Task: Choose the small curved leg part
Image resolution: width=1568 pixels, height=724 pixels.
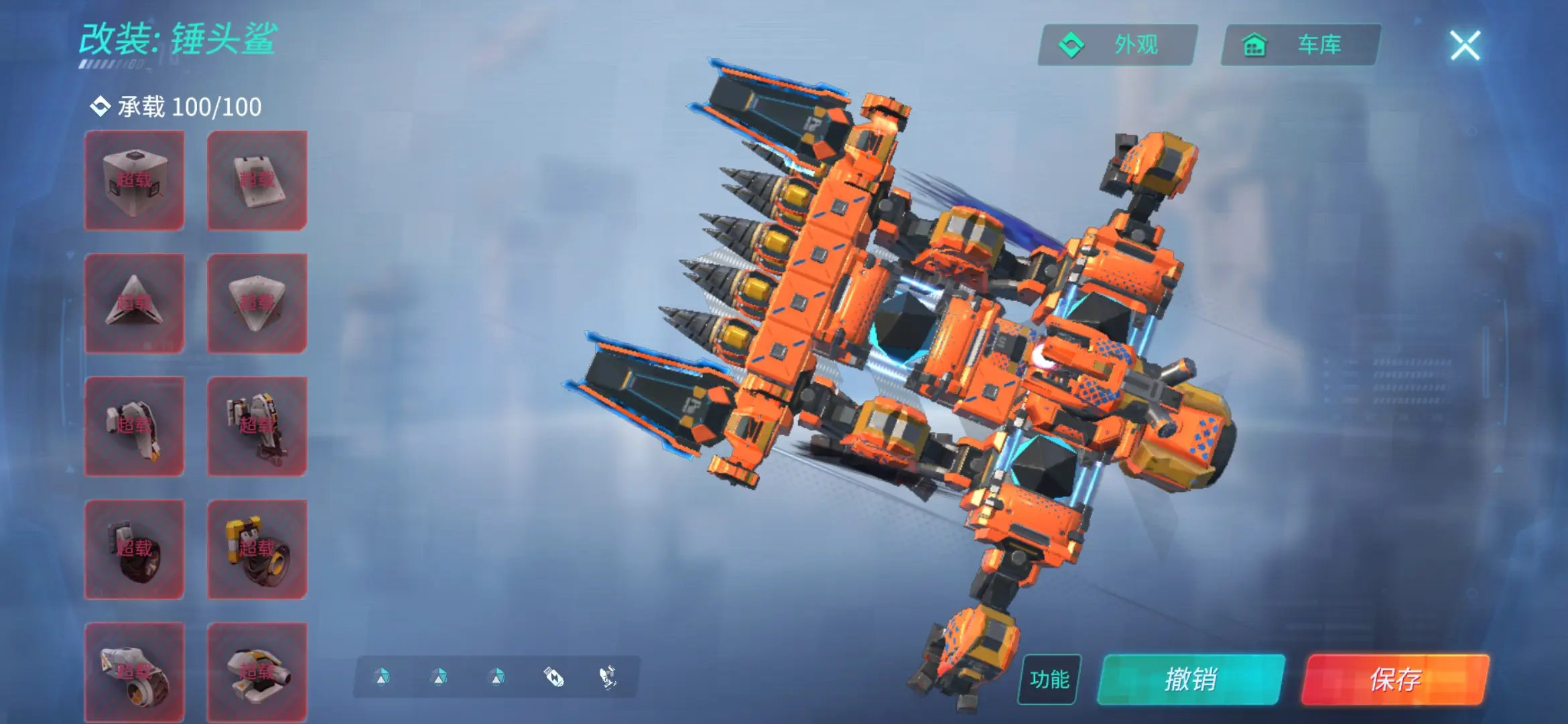Action: click(134, 426)
